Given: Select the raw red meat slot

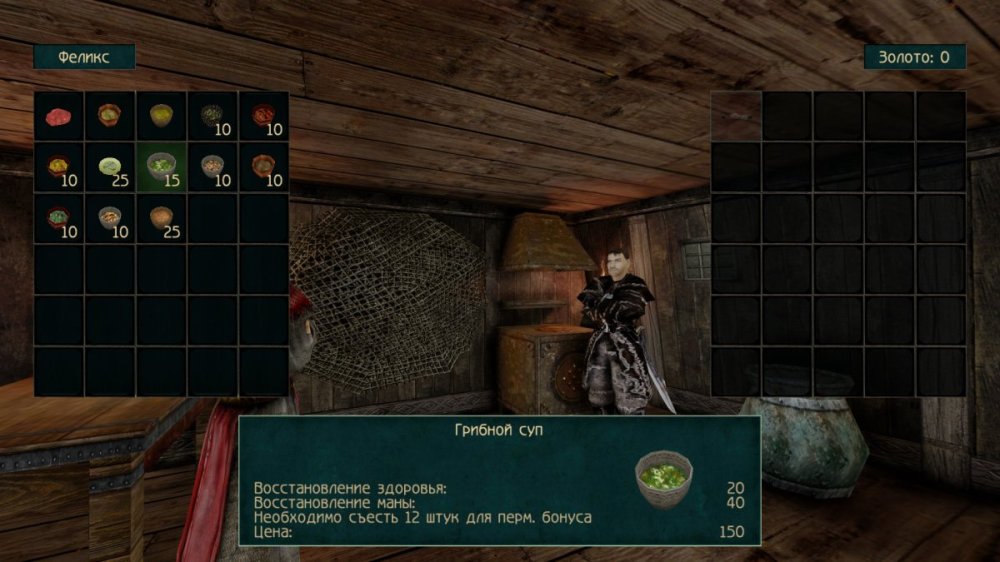Looking at the screenshot, I should click(59, 116).
